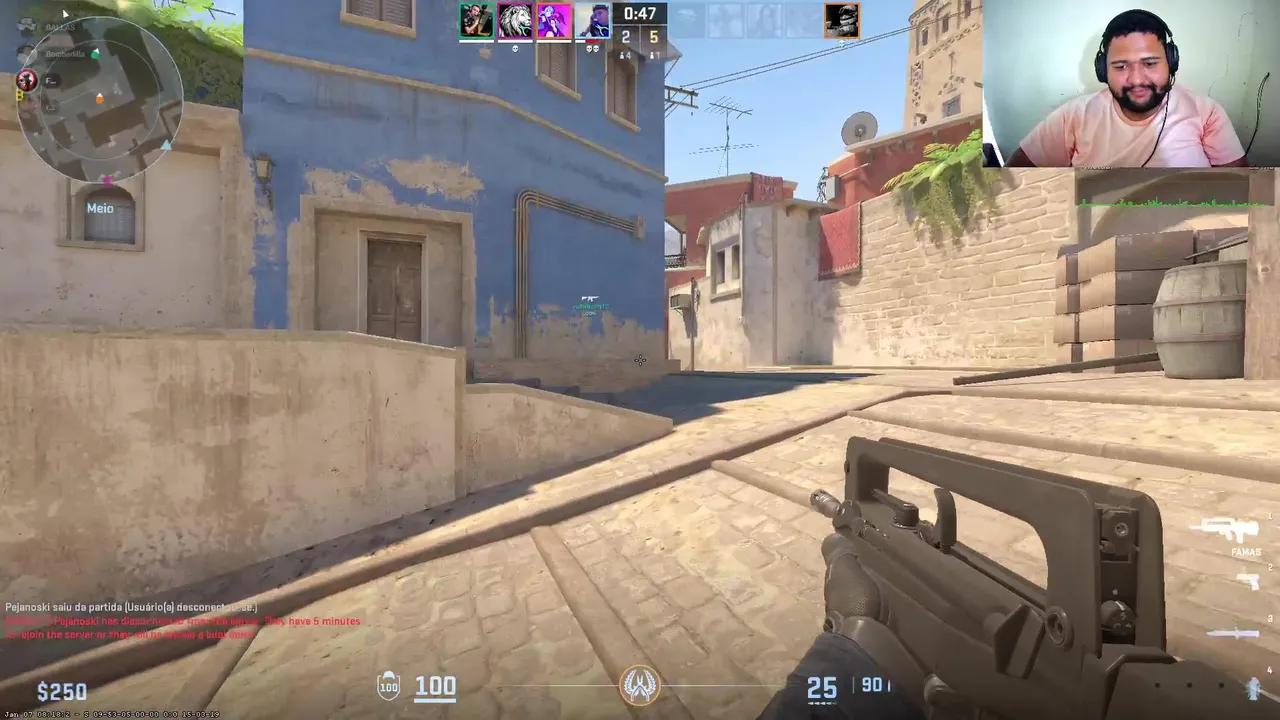
Task: Select the leftmost green-bordered player avatar
Action: 477,18
